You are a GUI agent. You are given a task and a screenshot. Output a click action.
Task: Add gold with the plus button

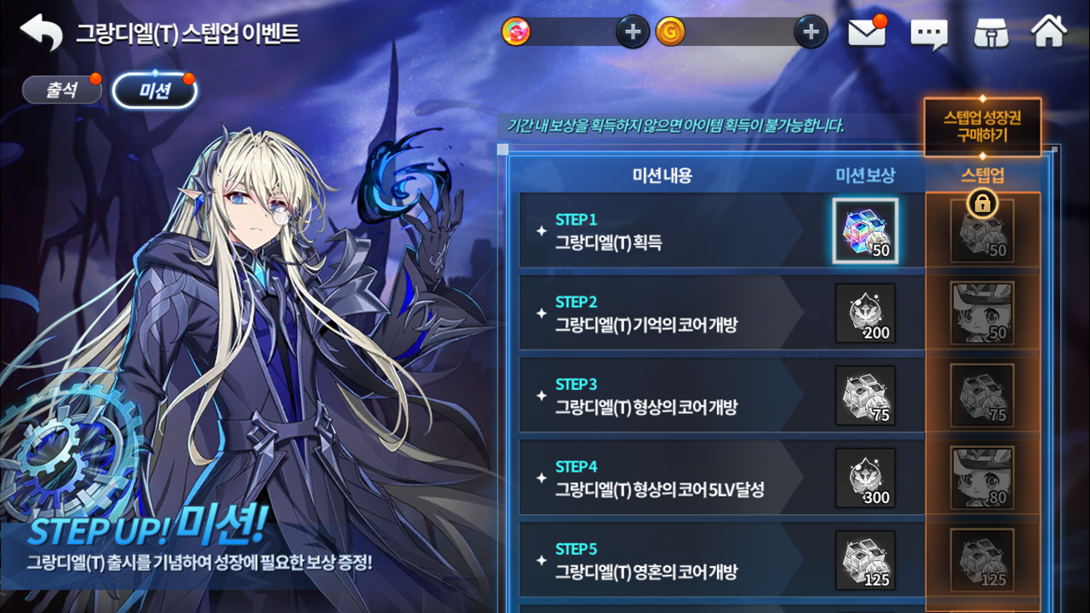810,32
